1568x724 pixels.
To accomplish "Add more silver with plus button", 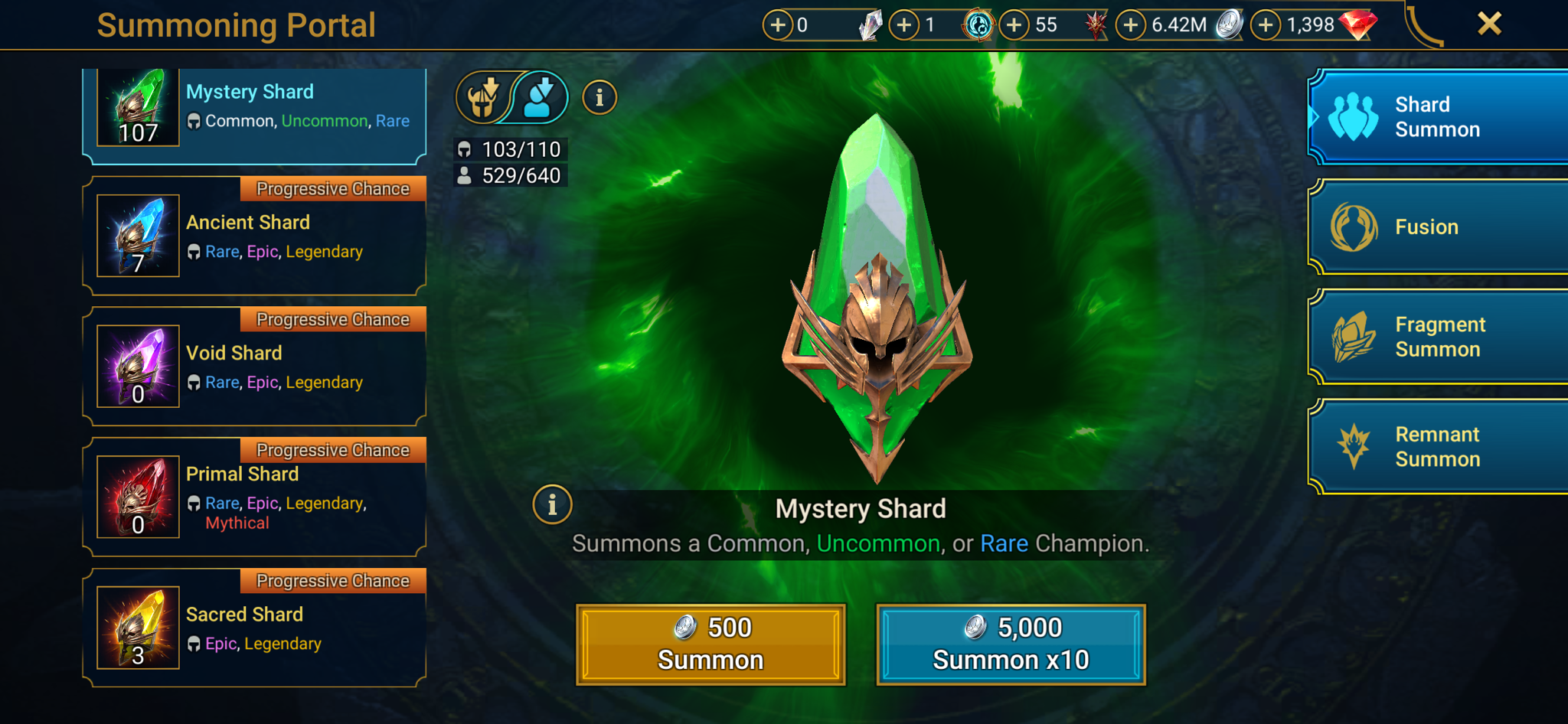I will [x=1131, y=25].
